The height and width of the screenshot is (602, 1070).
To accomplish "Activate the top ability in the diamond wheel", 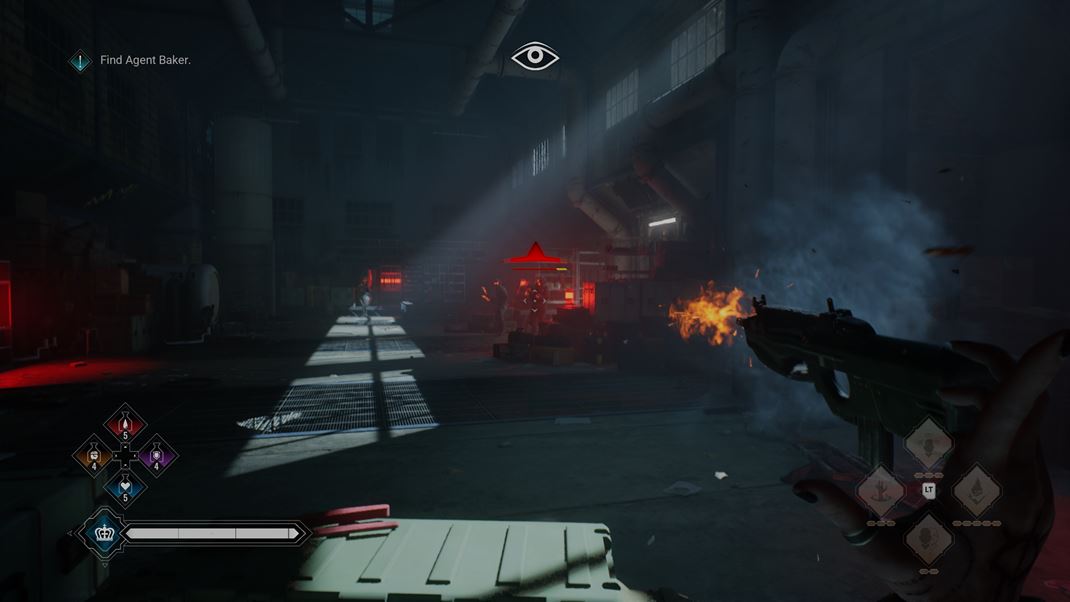I will (x=928, y=443).
